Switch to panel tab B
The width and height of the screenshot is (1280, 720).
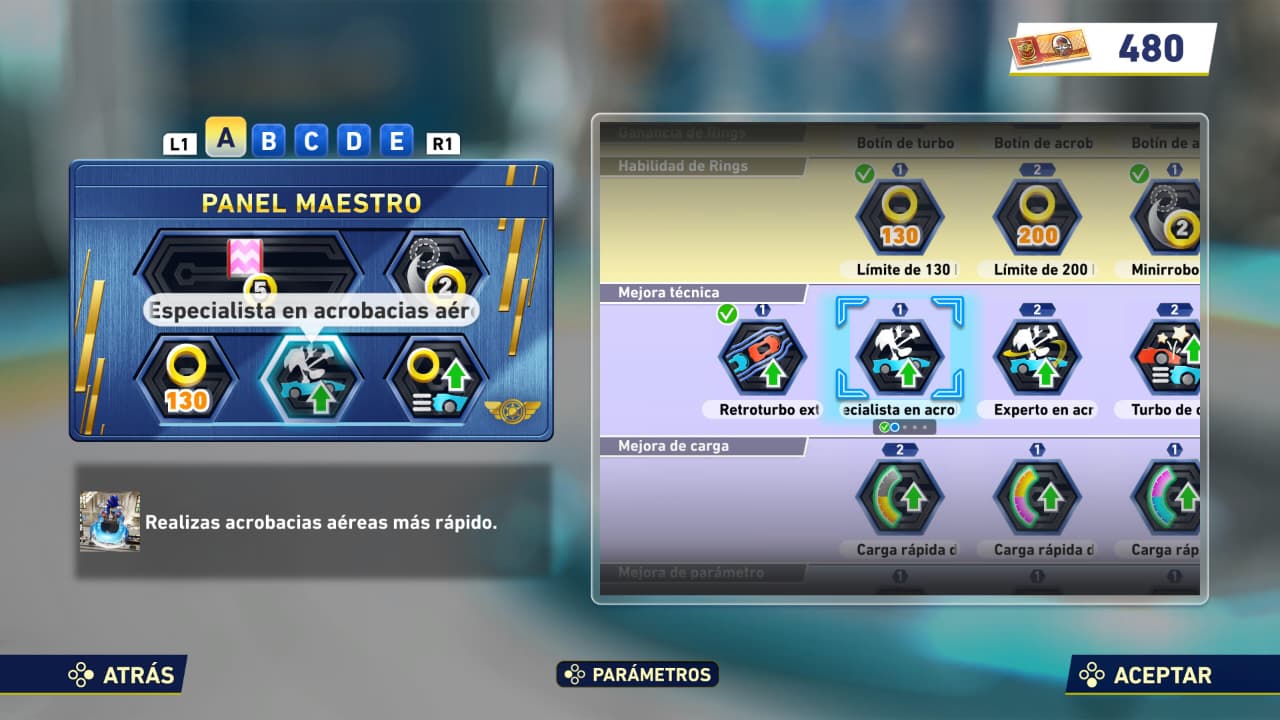click(x=268, y=141)
